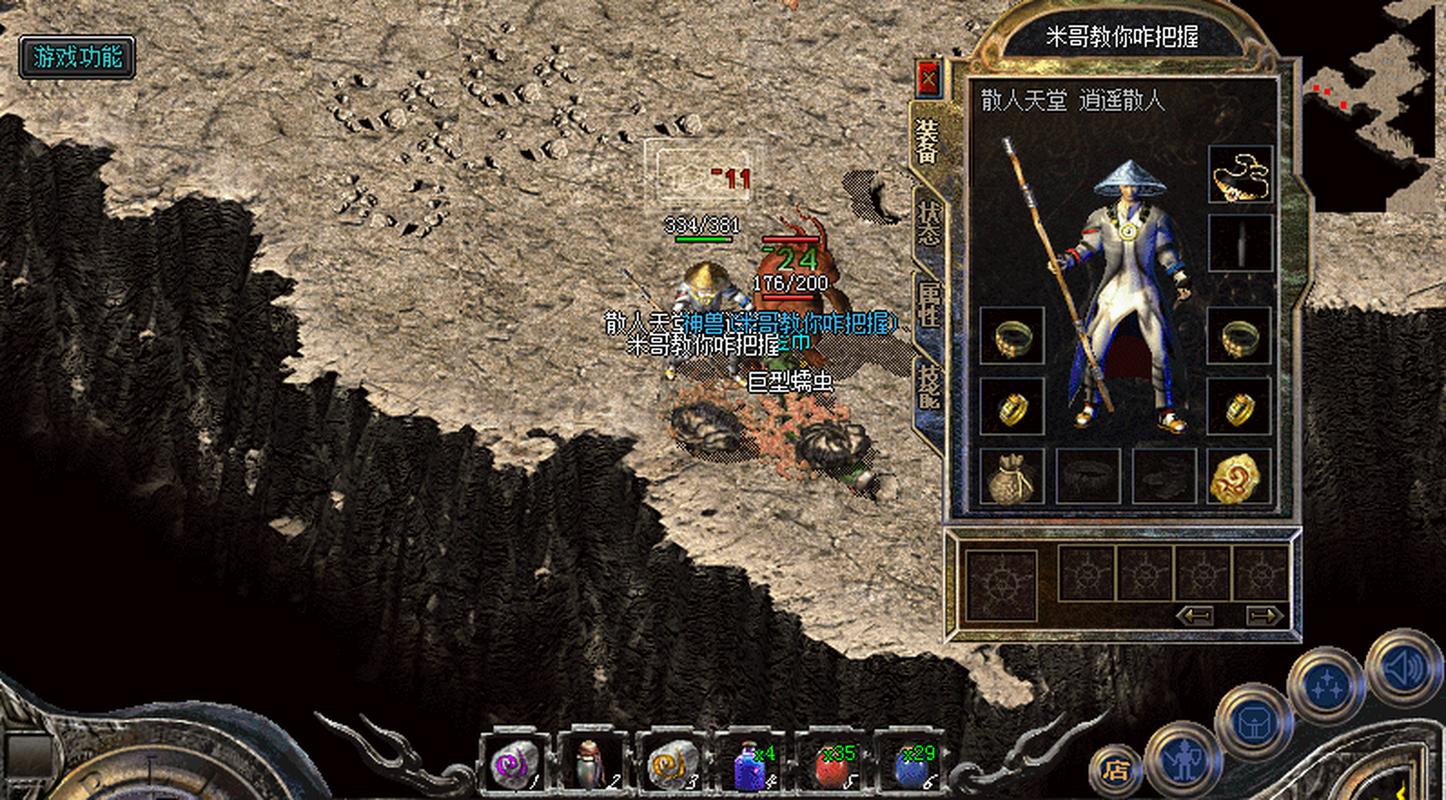Drink the blue potion with x29 count
Viewport: 1446px width, 800px height.
(x=910, y=765)
